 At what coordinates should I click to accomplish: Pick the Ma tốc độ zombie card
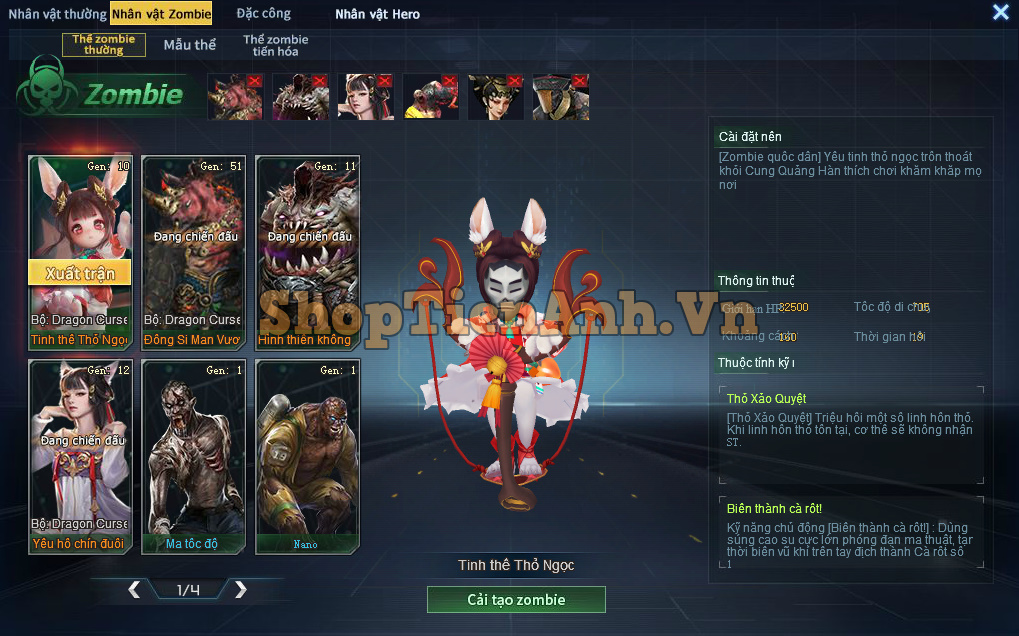pos(194,456)
